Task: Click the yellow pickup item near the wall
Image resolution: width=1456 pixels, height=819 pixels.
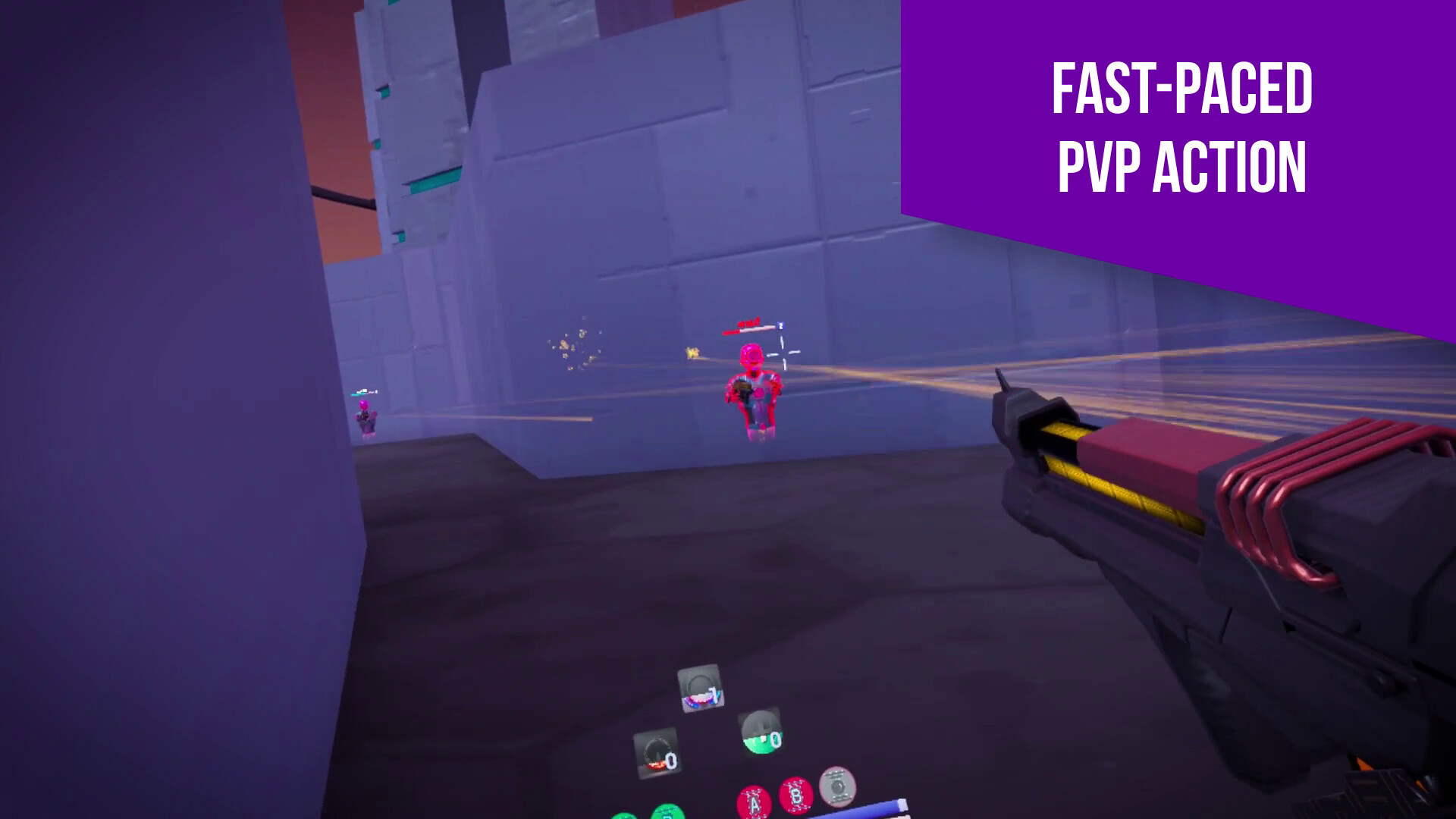Action: (x=692, y=353)
